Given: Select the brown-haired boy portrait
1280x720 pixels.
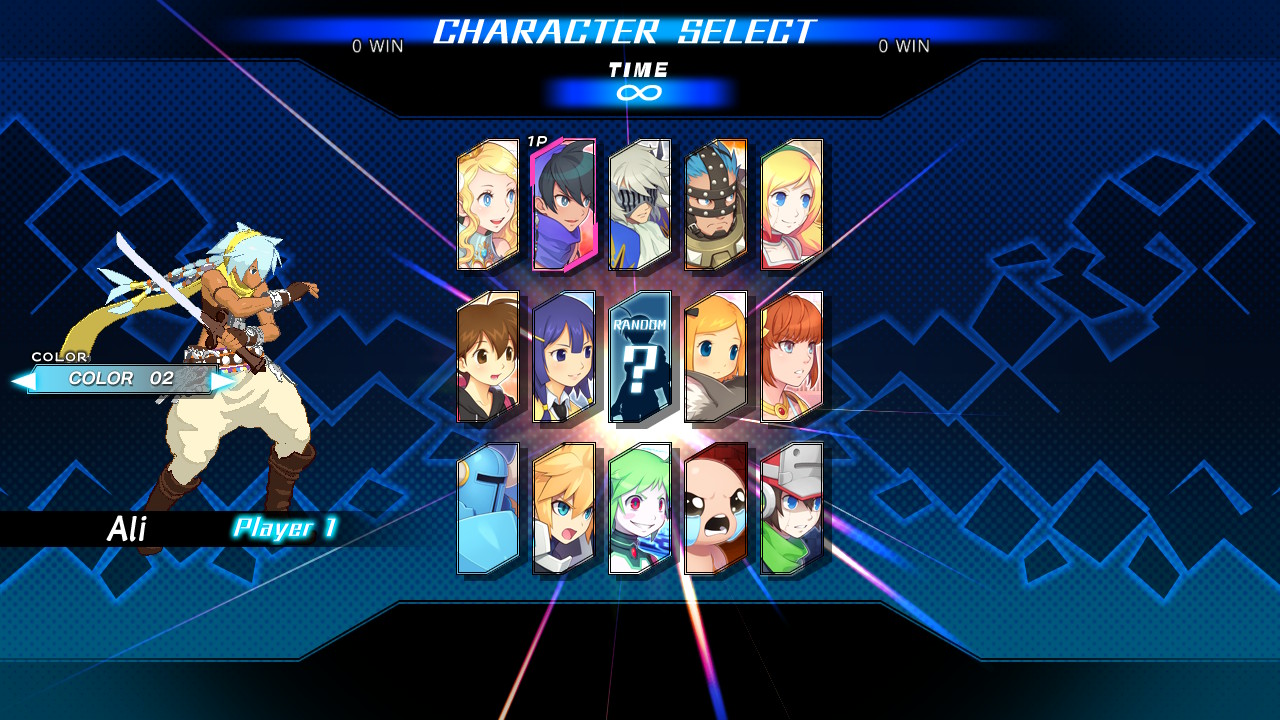Looking at the screenshot, I should 488,357.
